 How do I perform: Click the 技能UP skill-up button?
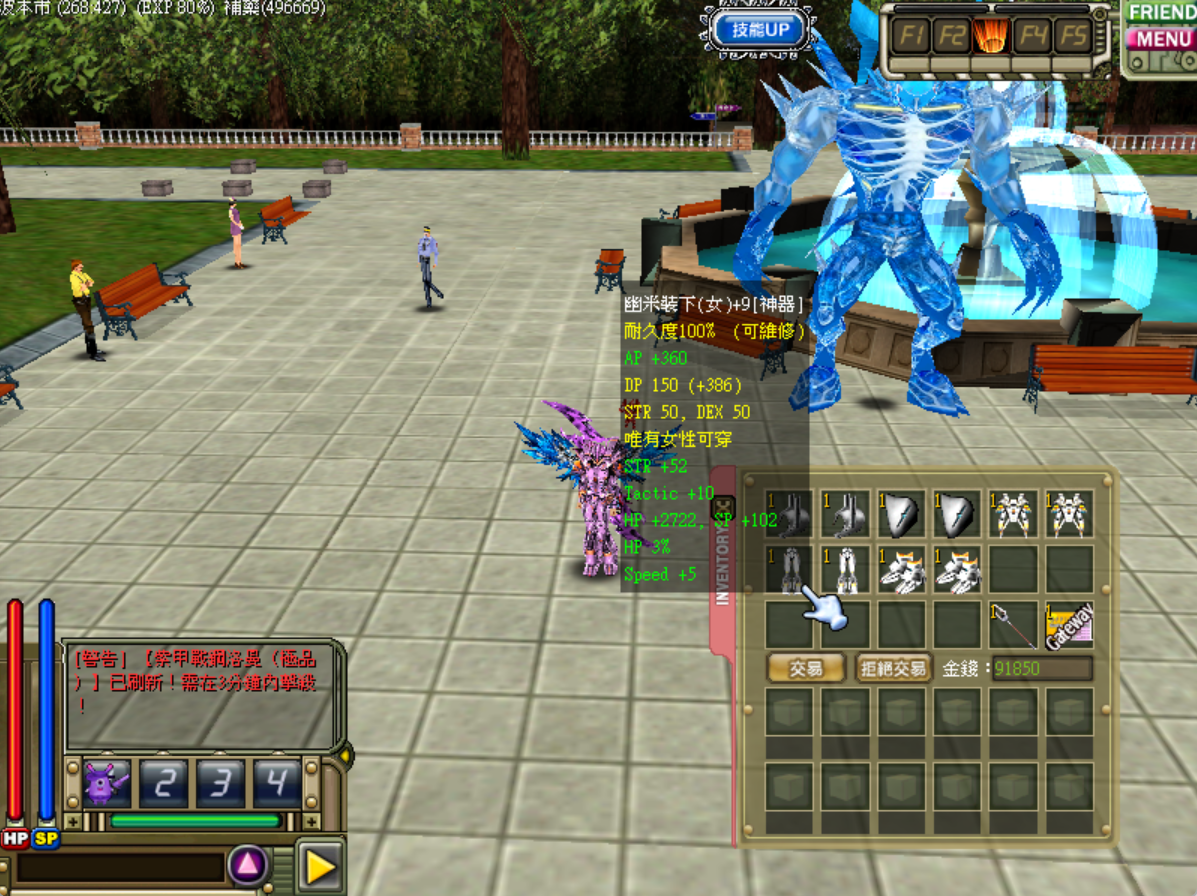click(767, 29)
